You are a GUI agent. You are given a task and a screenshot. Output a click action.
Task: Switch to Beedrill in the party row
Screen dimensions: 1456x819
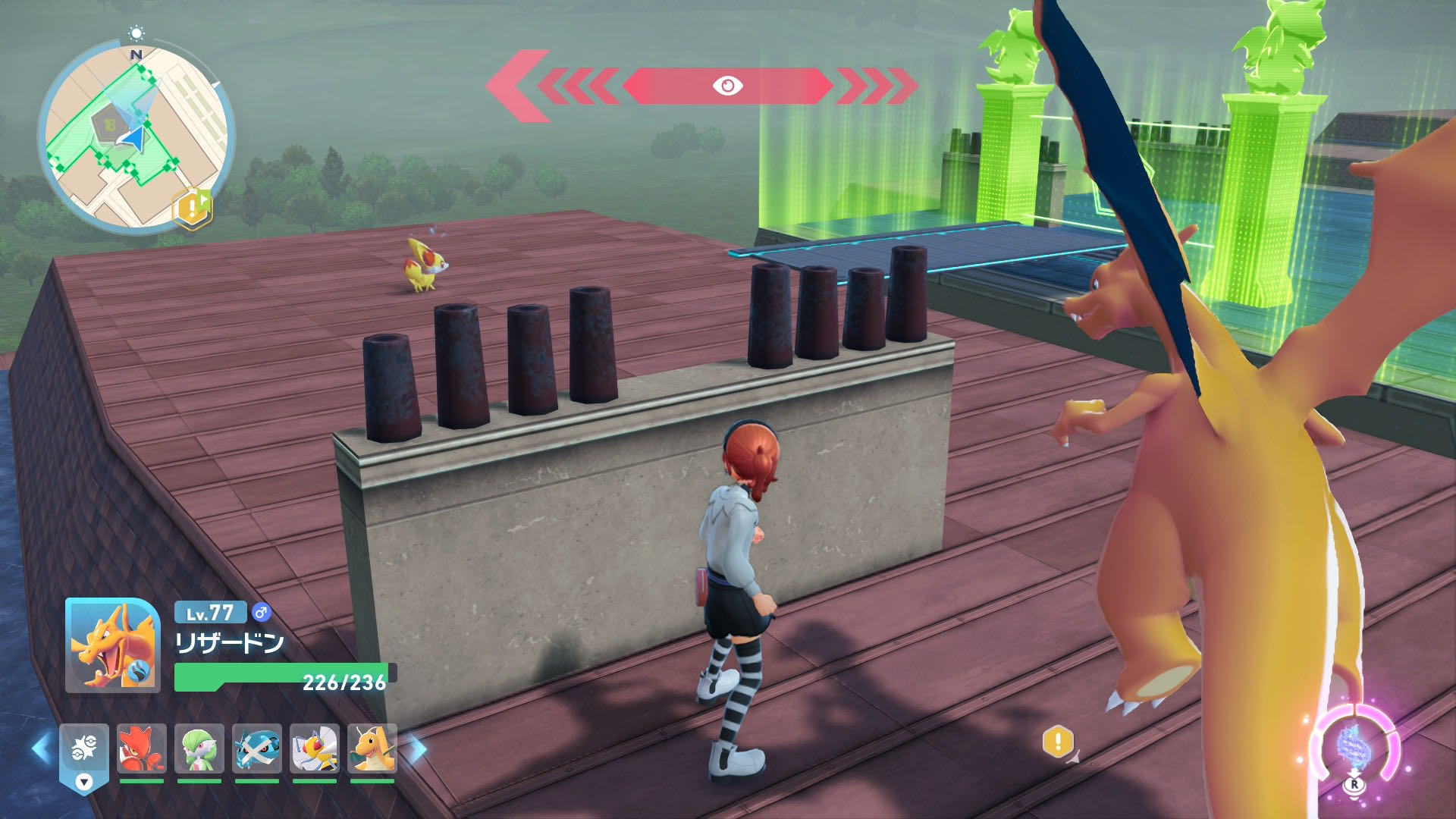point(314,749)
